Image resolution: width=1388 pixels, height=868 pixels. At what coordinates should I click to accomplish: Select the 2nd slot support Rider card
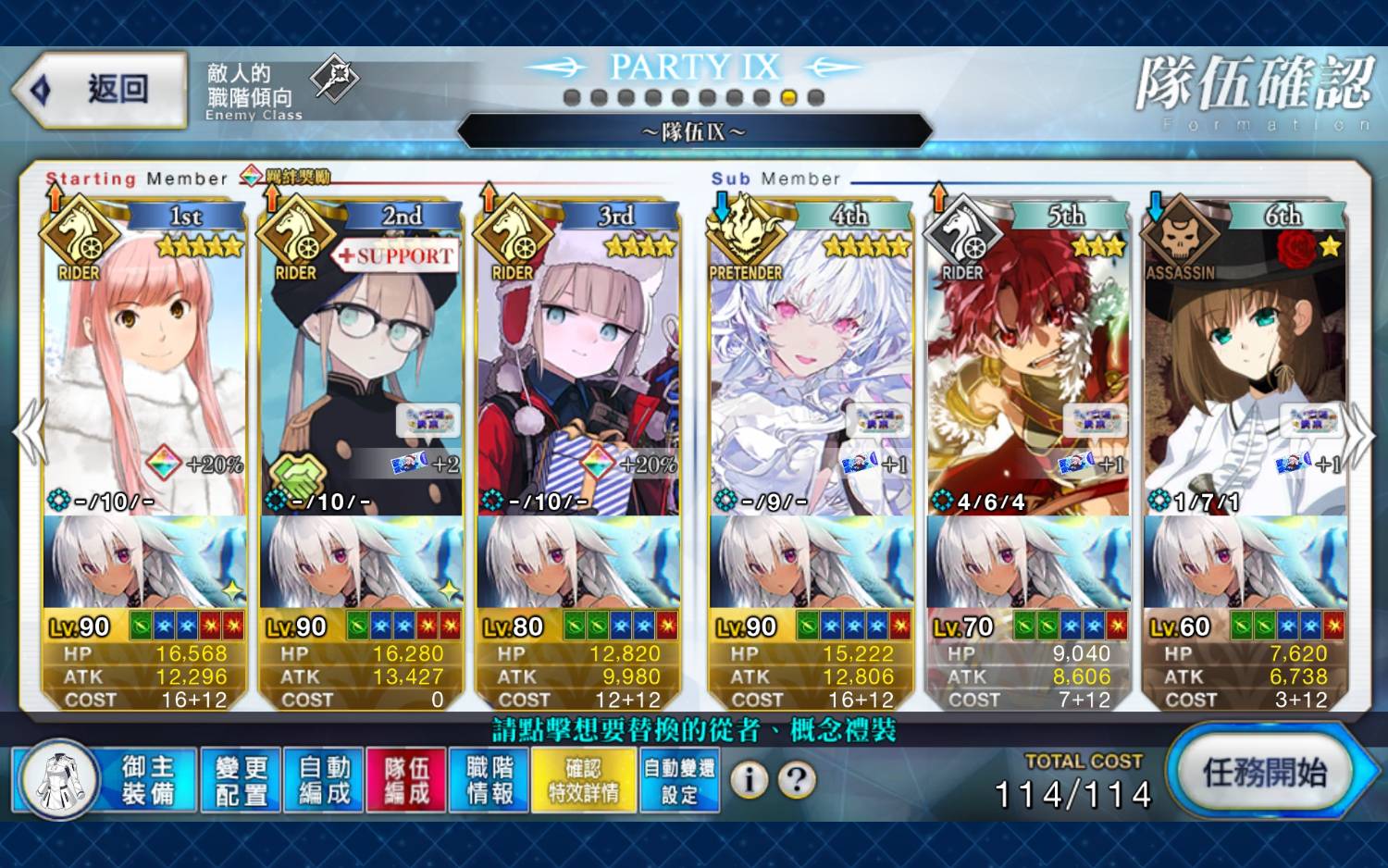click(x=361, y=370)
